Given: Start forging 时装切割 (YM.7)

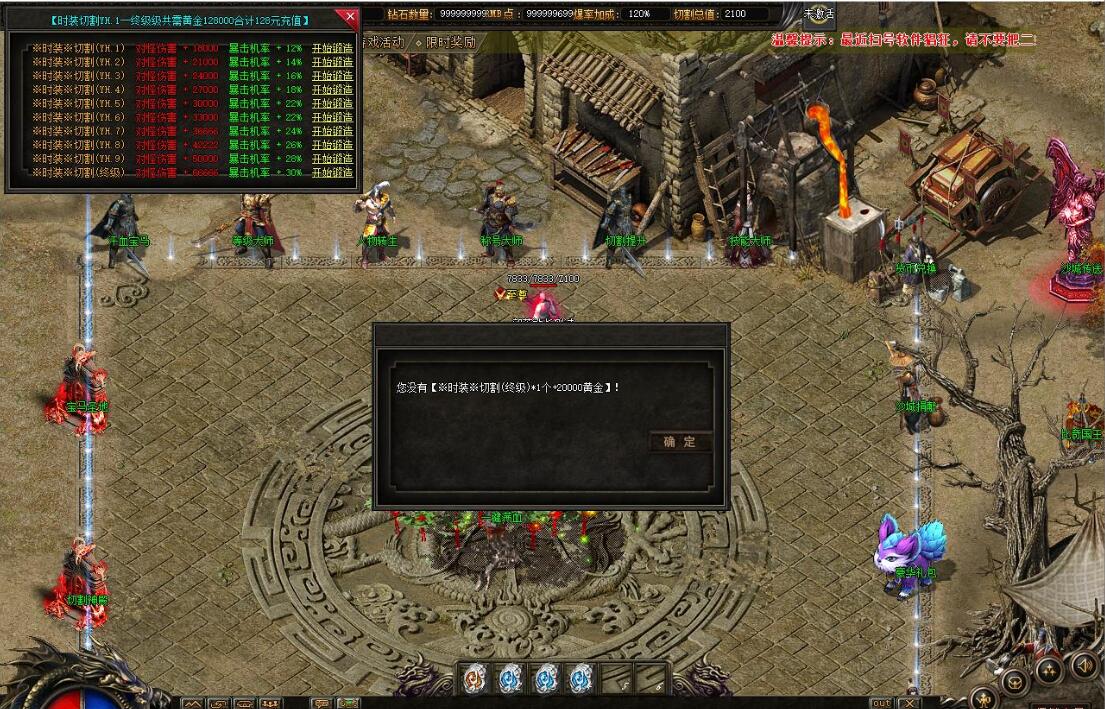Looking at the screenshot, I should [x=332, y=131].
